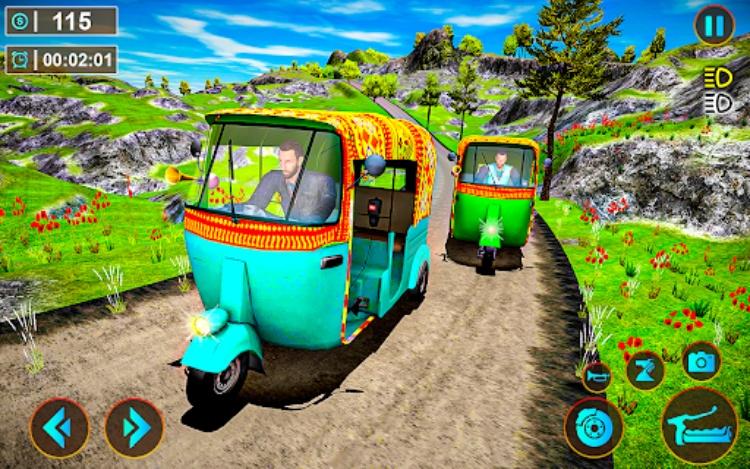Apply the brake disc button
750x469 pixels.
tap(594, 428)
